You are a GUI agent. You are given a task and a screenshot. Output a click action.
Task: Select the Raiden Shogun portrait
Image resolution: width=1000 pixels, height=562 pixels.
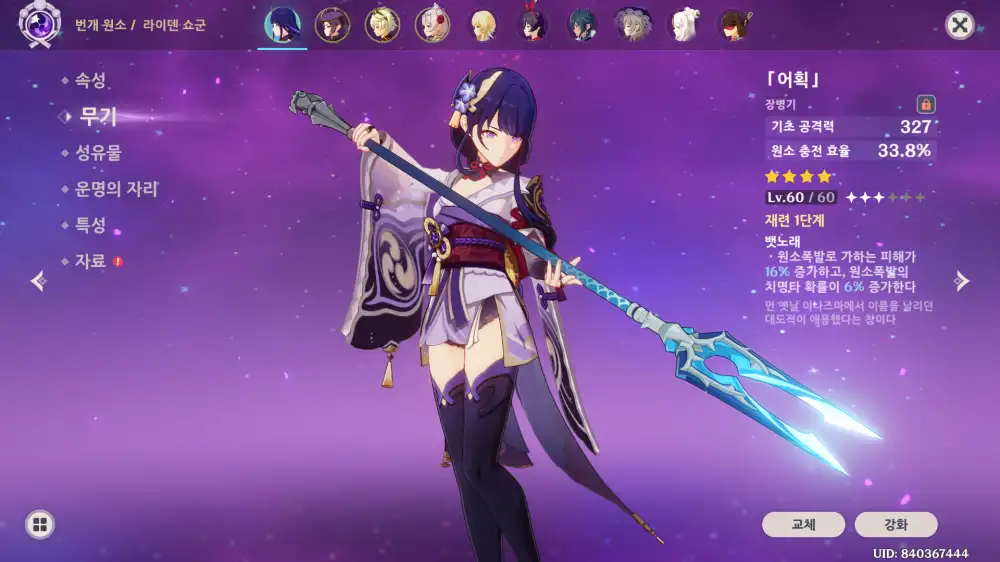point(283,25)
